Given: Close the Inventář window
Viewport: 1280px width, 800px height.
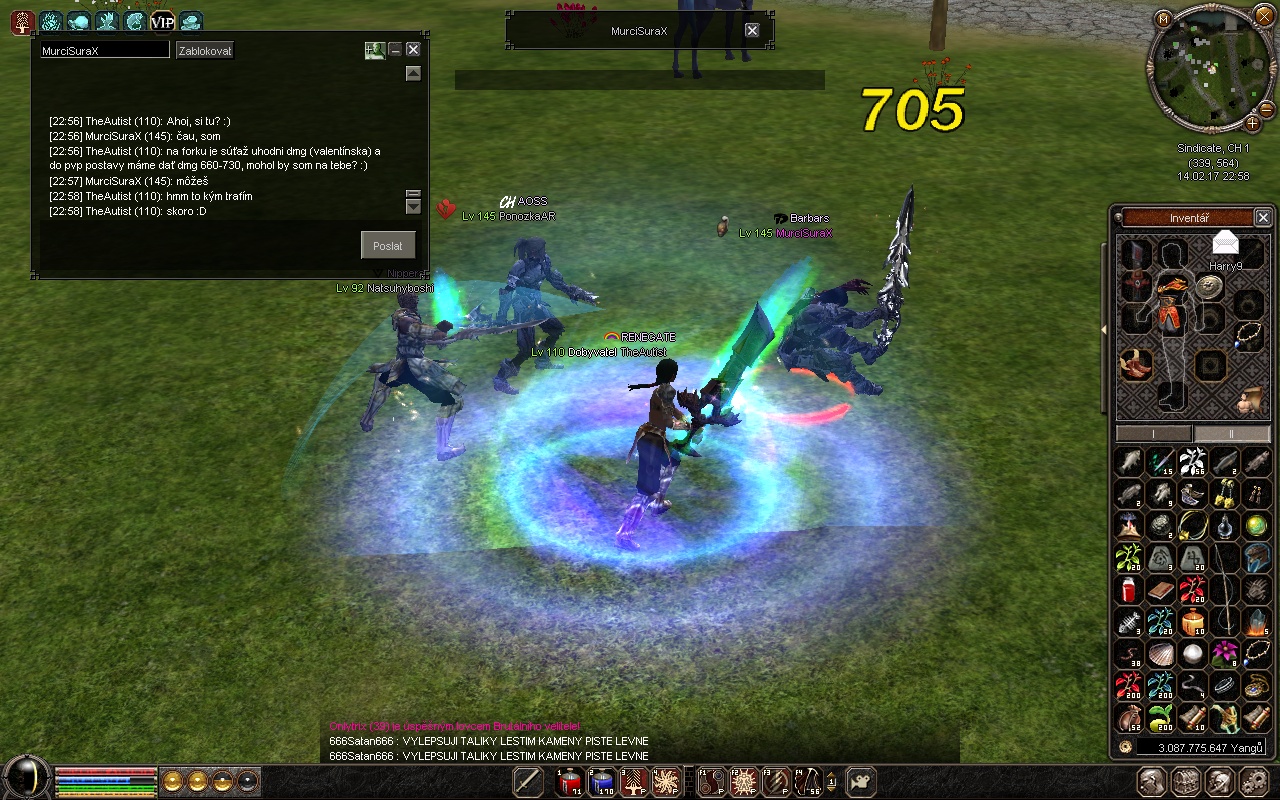Looking at the screenshot, I should coord(1263,217).
